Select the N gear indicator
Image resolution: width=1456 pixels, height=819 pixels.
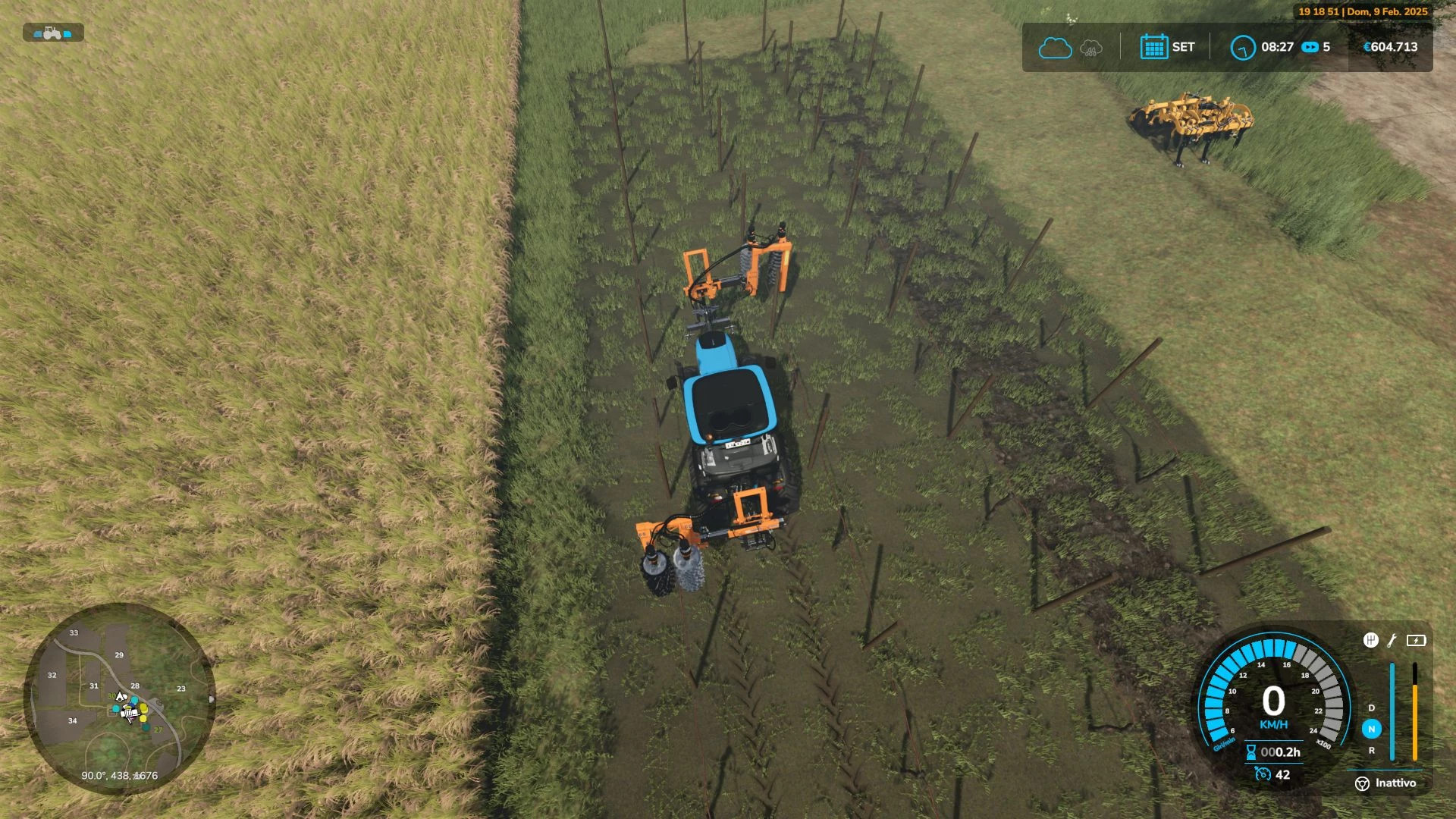click(1371, 729)
